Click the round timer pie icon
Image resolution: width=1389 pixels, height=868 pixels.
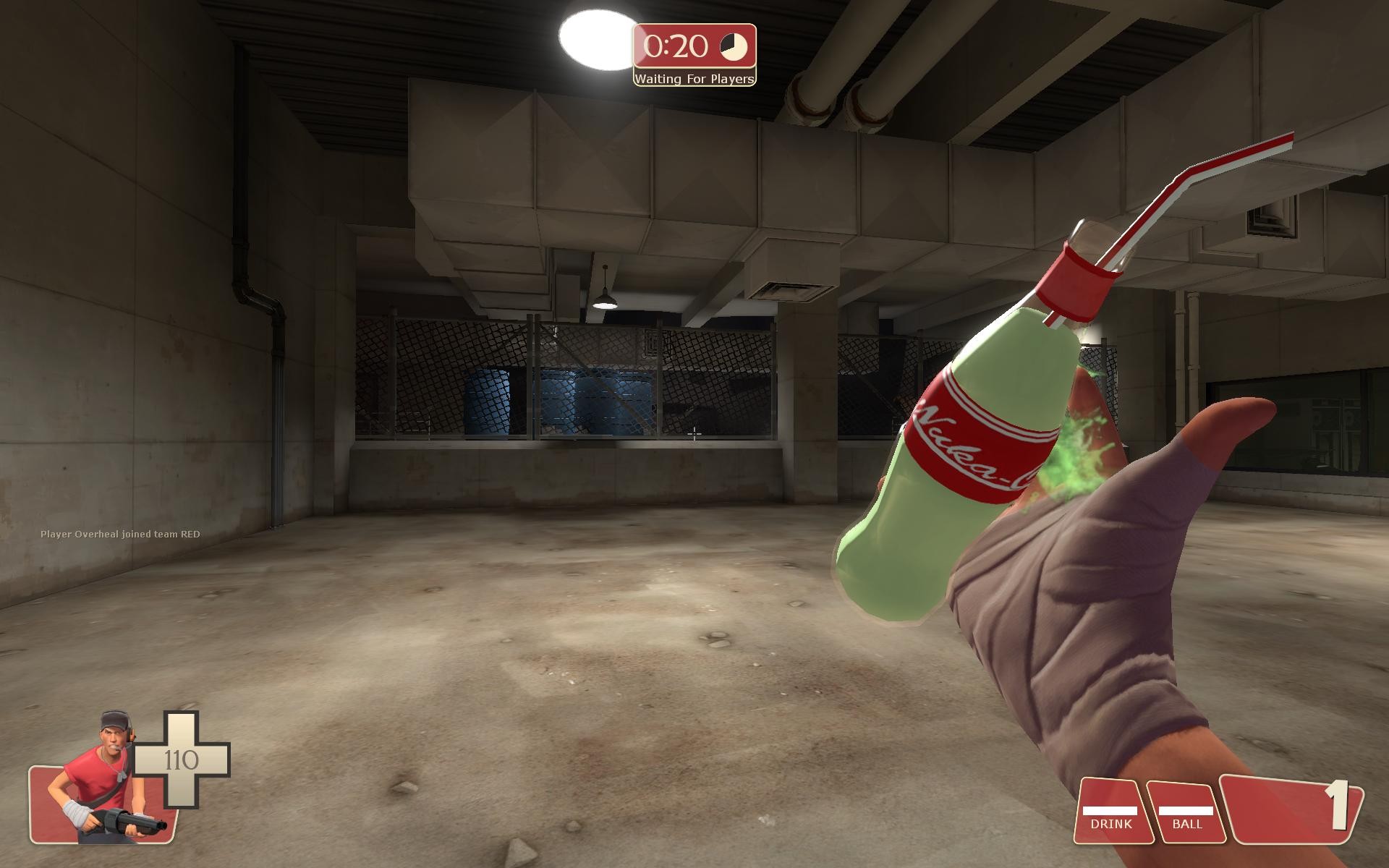pos(732,48)
